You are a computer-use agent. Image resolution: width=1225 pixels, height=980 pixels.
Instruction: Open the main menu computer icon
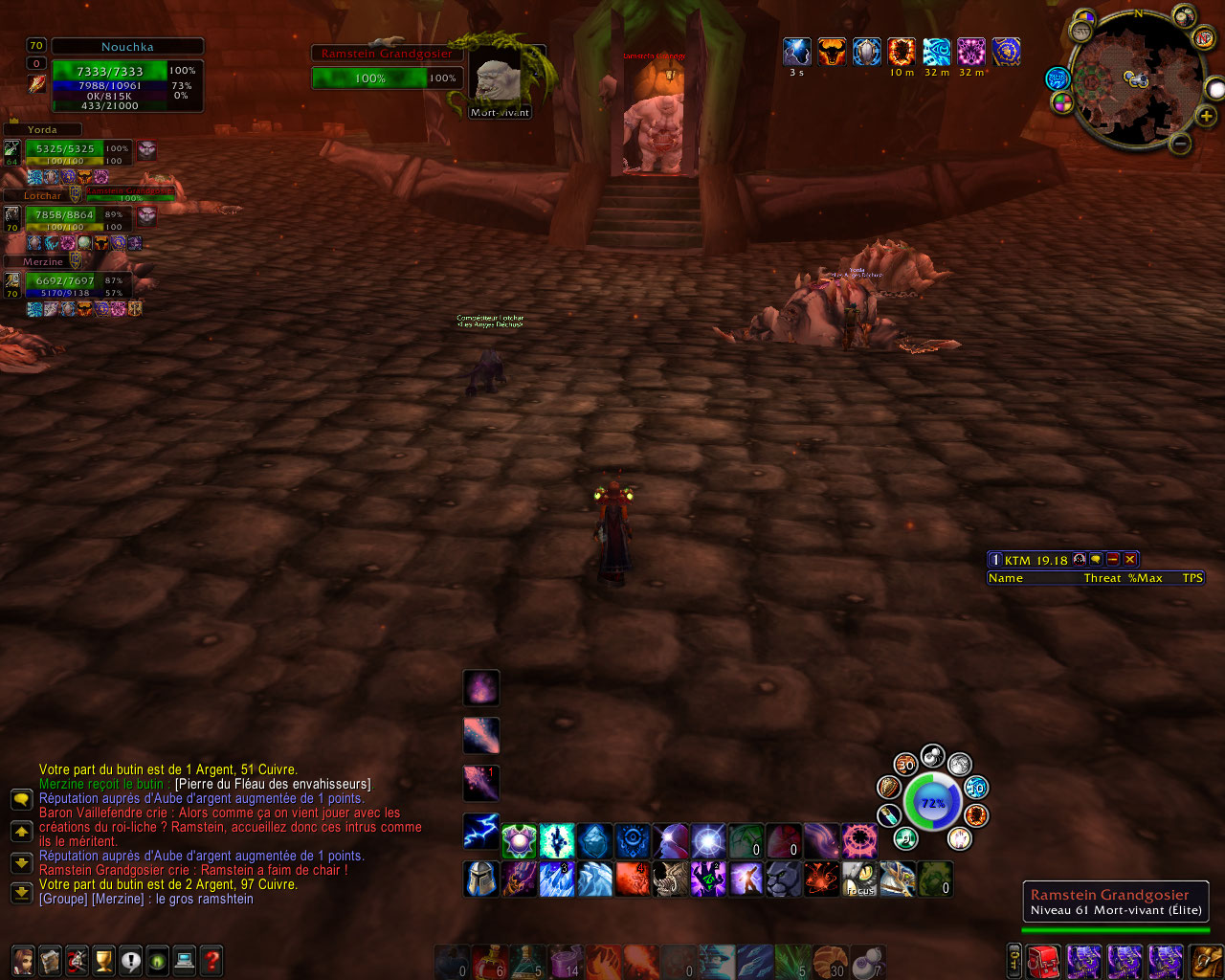pos(184,959)
